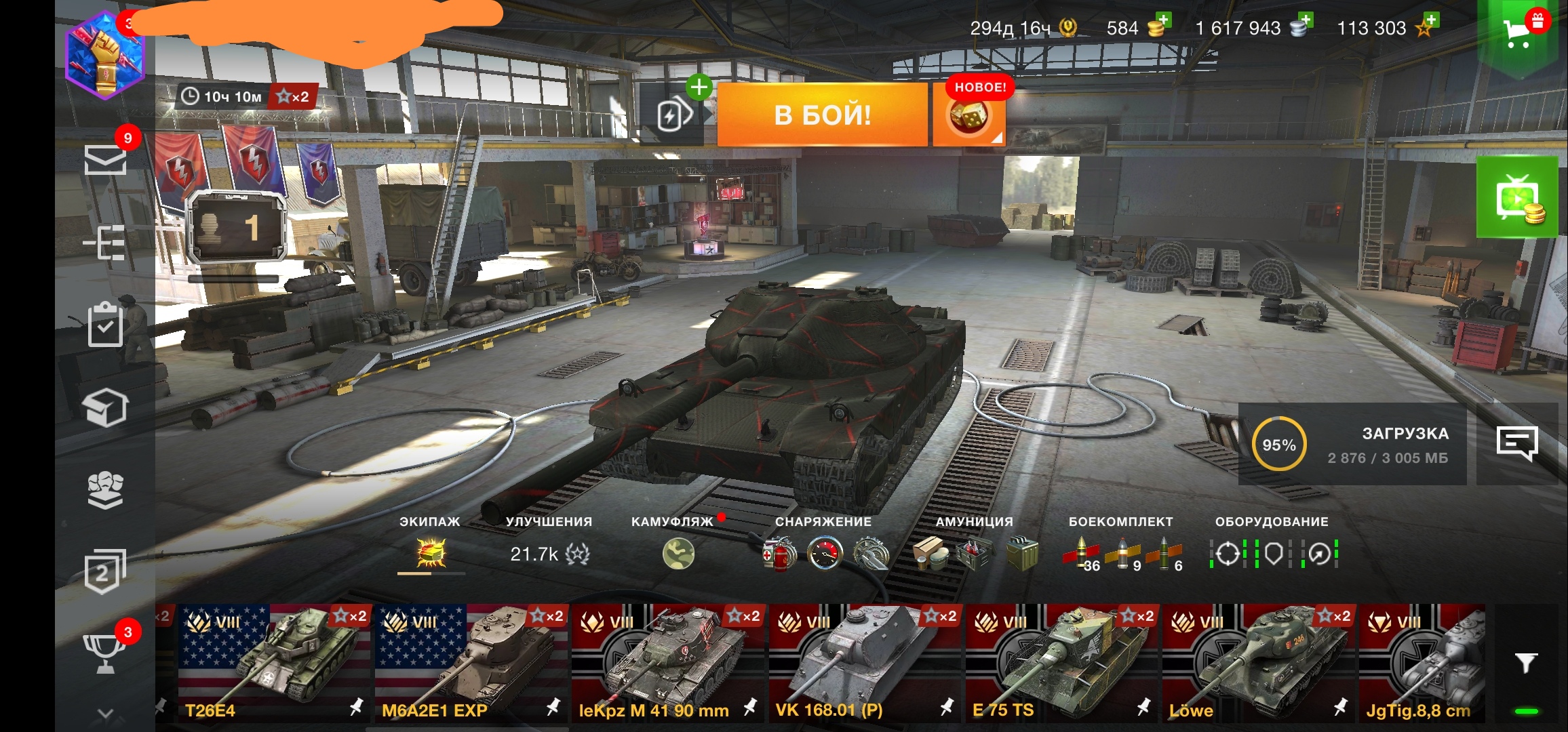Open the player profile avatar
Screen dimensions: 1568x732
105,56
